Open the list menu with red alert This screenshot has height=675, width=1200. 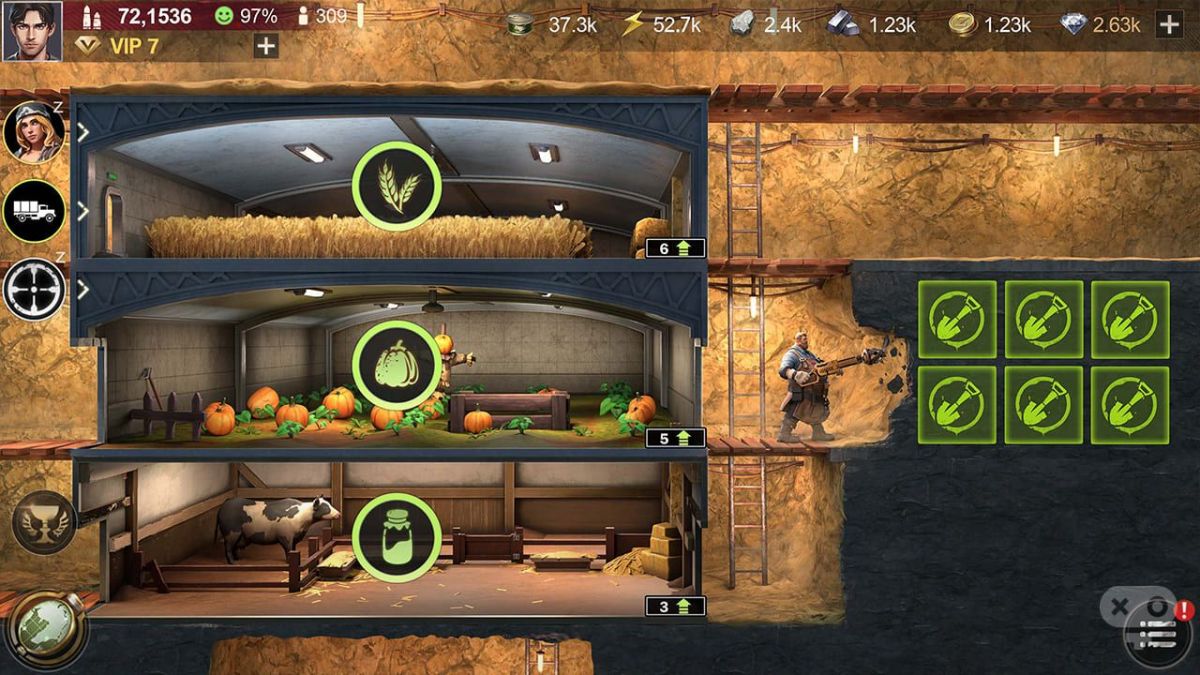pos(1158,632)
